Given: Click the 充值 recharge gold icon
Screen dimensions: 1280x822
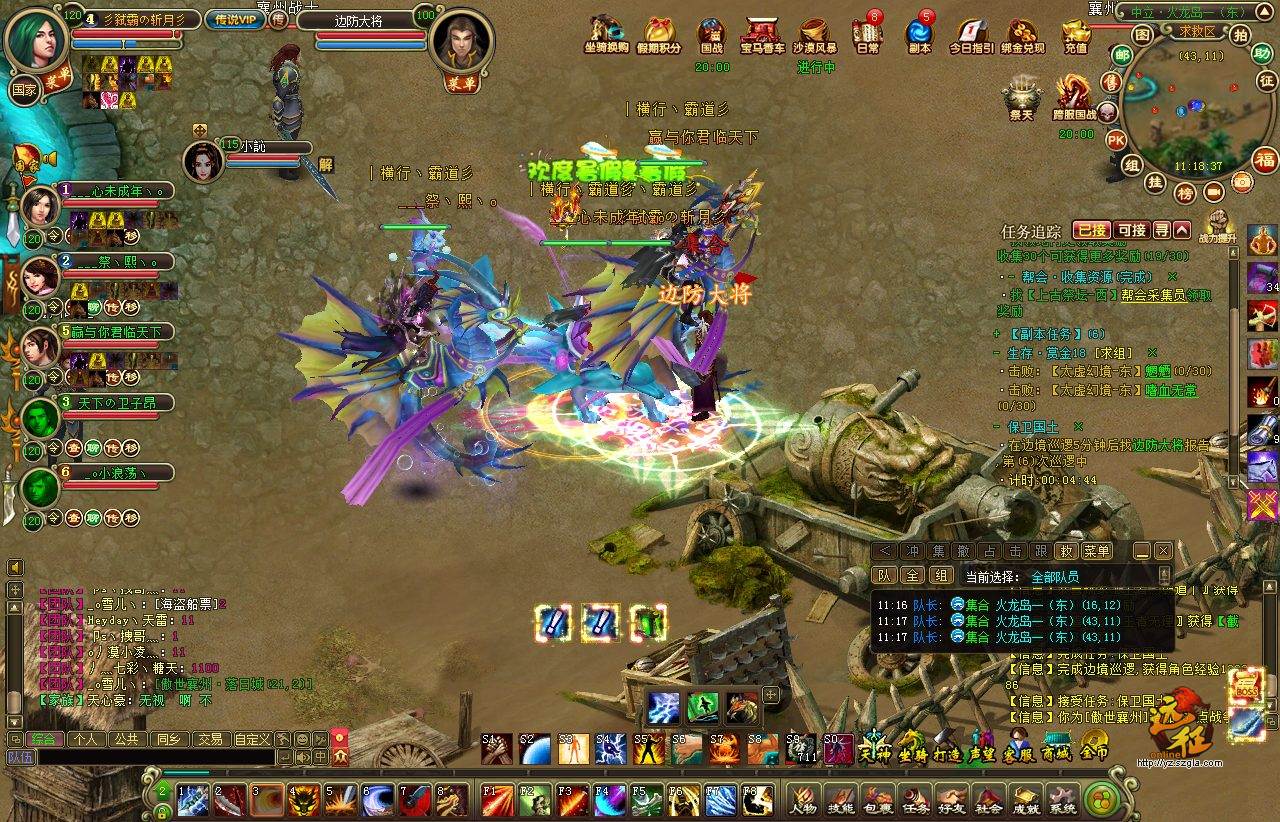Looking at the screenshot, I should [x=1075, y=35].
